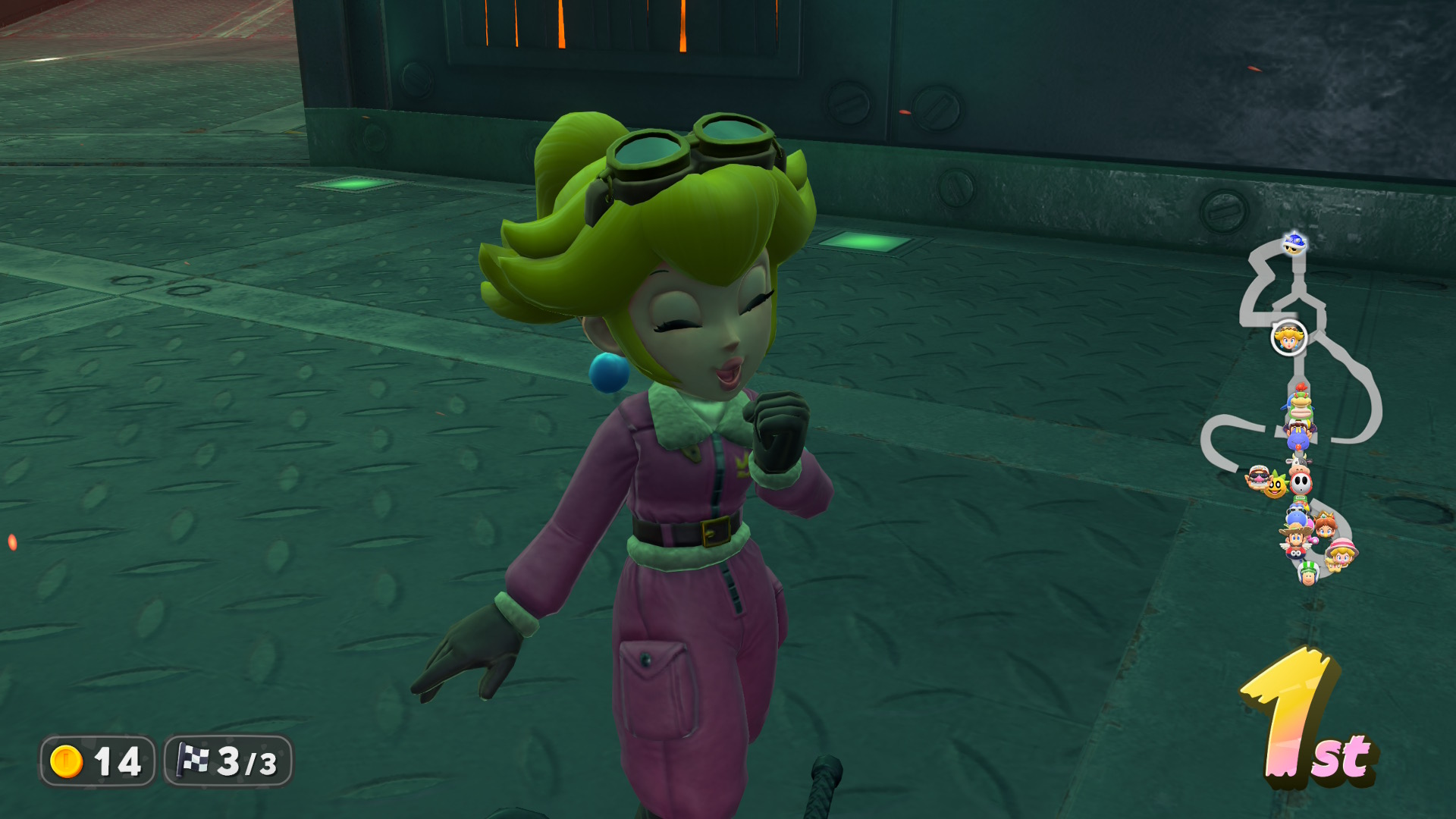The height and width of the screenshot is (819, 1456).
Task: Select Peachette's pink-hat racer icon
Action: [1340, 555]
